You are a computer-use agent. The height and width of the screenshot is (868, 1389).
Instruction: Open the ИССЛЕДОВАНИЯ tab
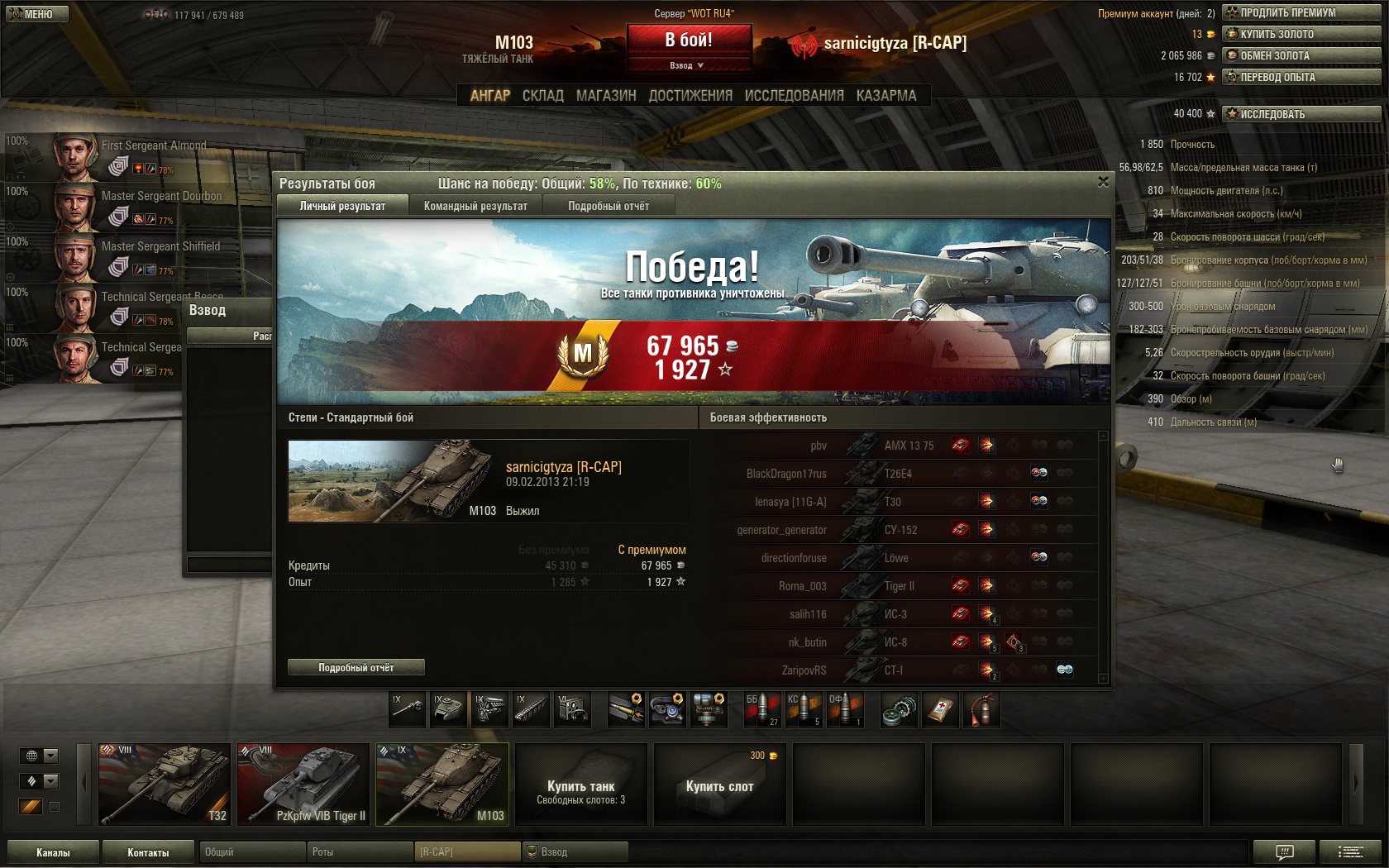click(x=794, y=96)
